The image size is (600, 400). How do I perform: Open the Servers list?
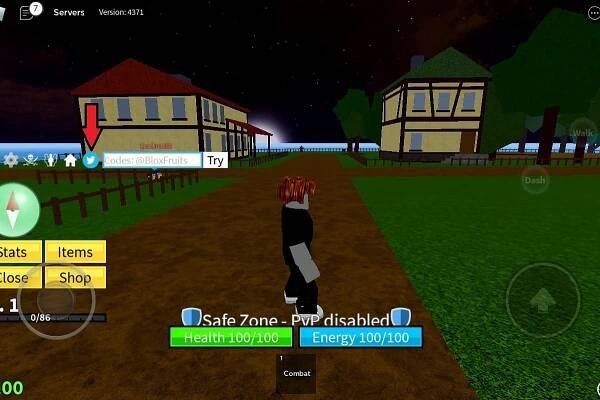pos(69,12)
